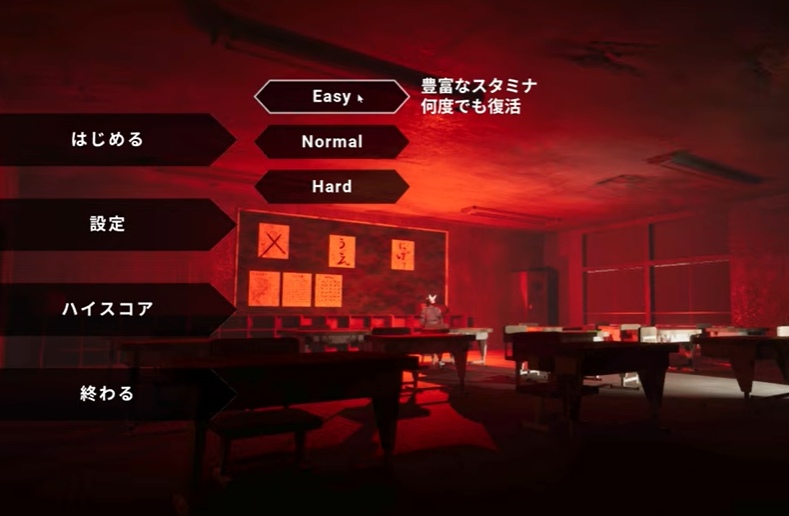Open the 設定 (Settings) menu
Screen dimensions: 789x516
point(108,224)
